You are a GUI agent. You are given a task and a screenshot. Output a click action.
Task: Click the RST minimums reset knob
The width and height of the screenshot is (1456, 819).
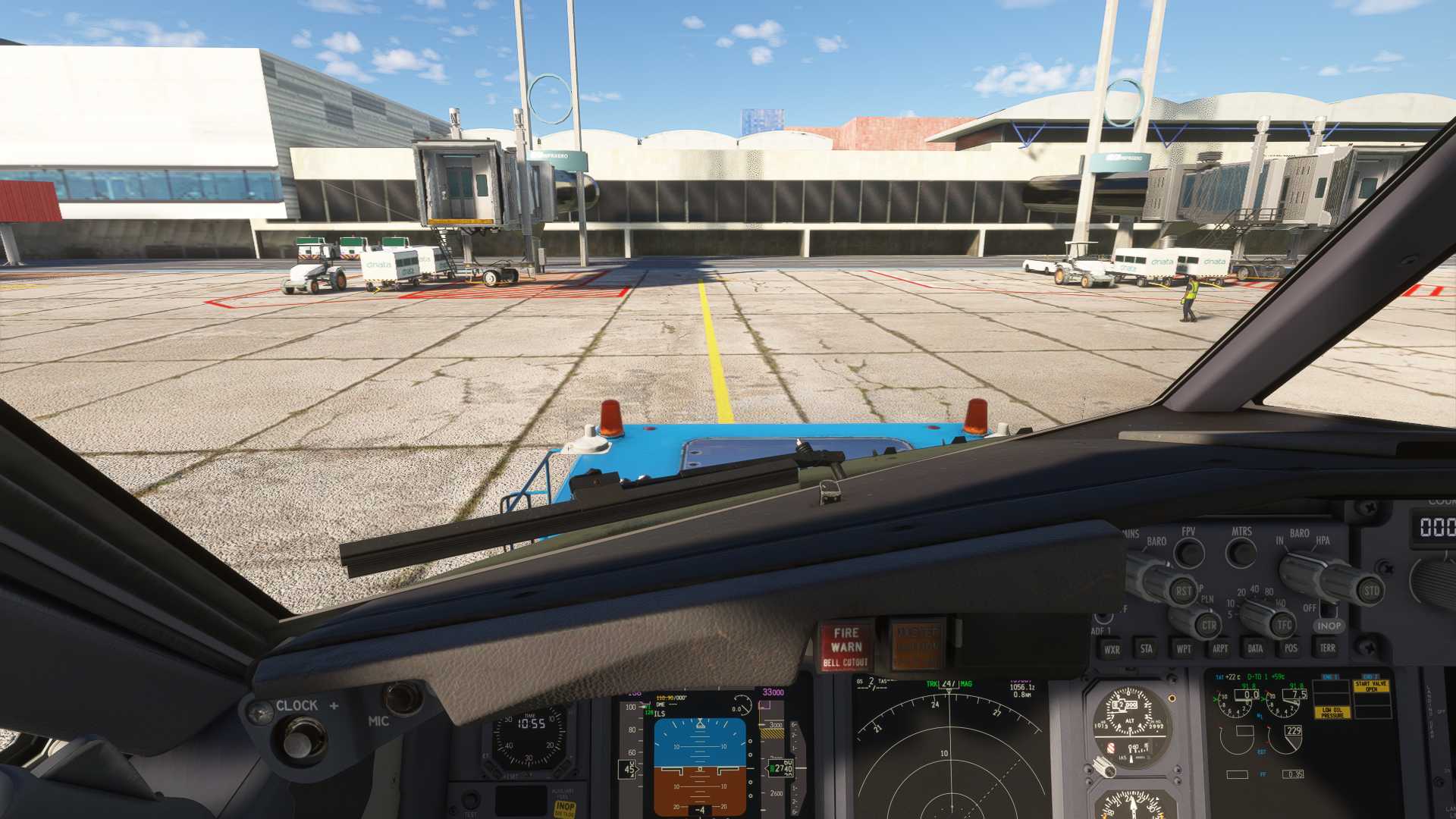(x=1182, y=591)
